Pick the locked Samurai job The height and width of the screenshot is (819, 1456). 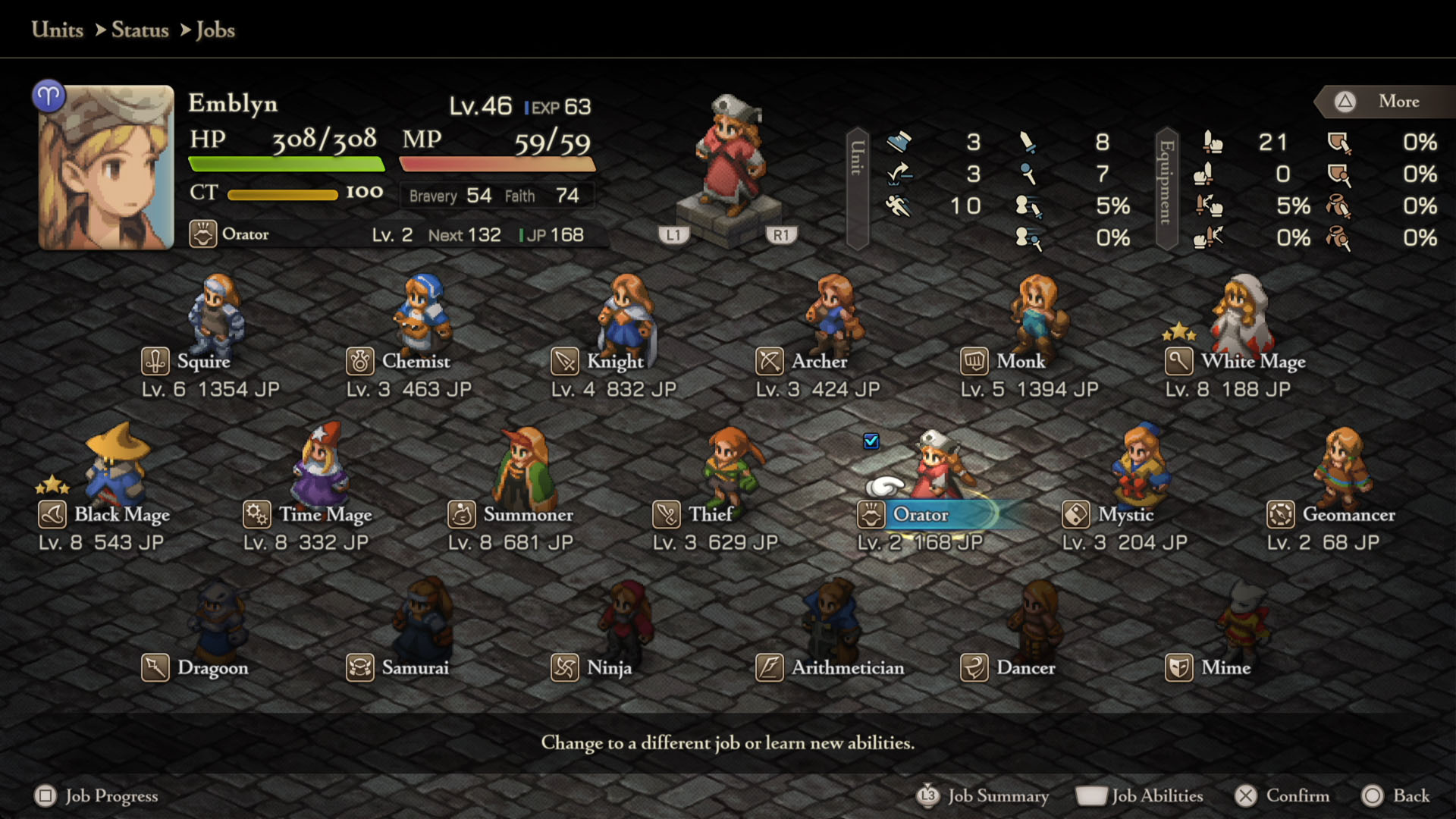tap(414, 668)
